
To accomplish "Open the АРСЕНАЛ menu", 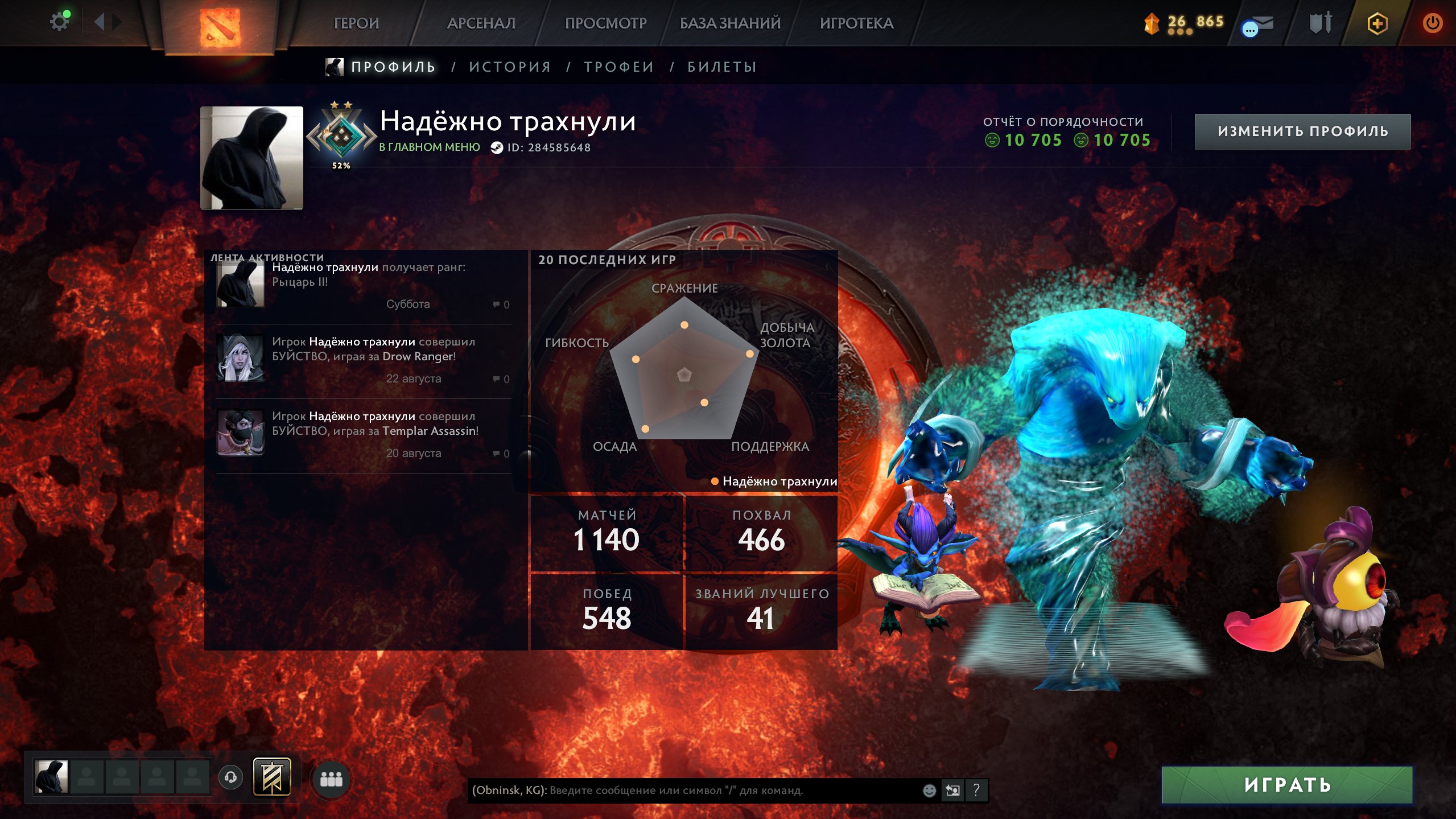I will point(481,23).
